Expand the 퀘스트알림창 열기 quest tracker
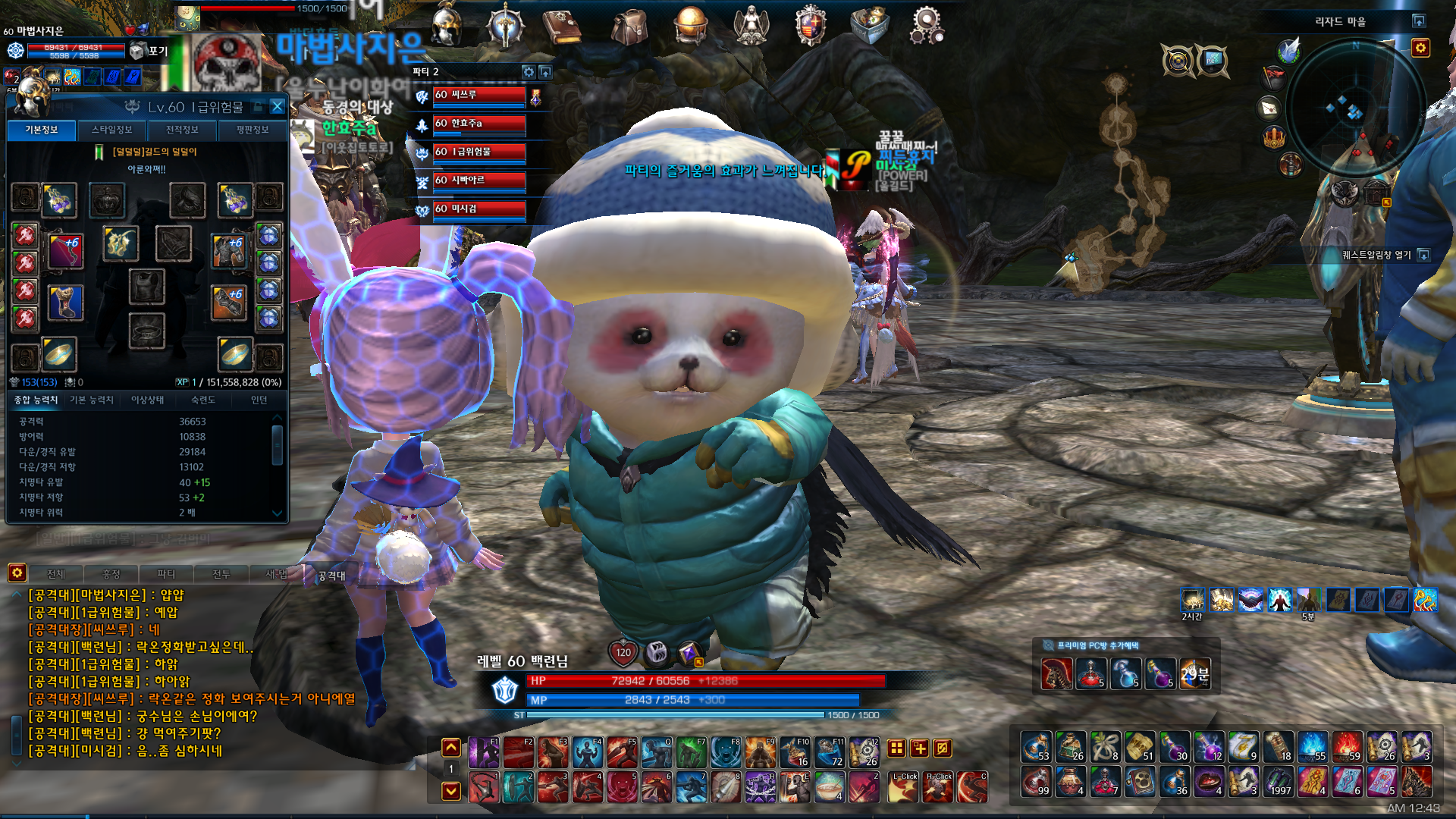Screen dimensions: 1456x819 (x=1423, y=256)
